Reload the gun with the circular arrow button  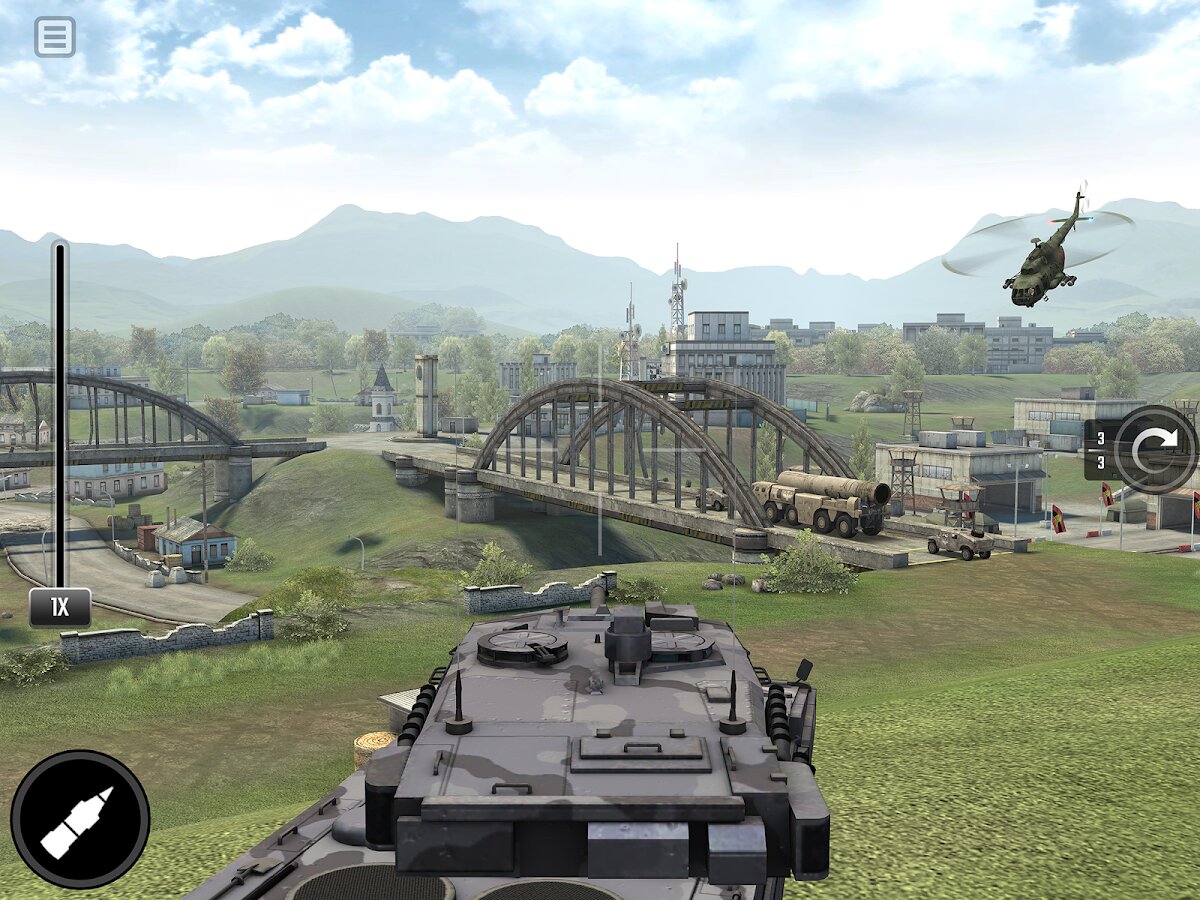tap(1155, 449)
